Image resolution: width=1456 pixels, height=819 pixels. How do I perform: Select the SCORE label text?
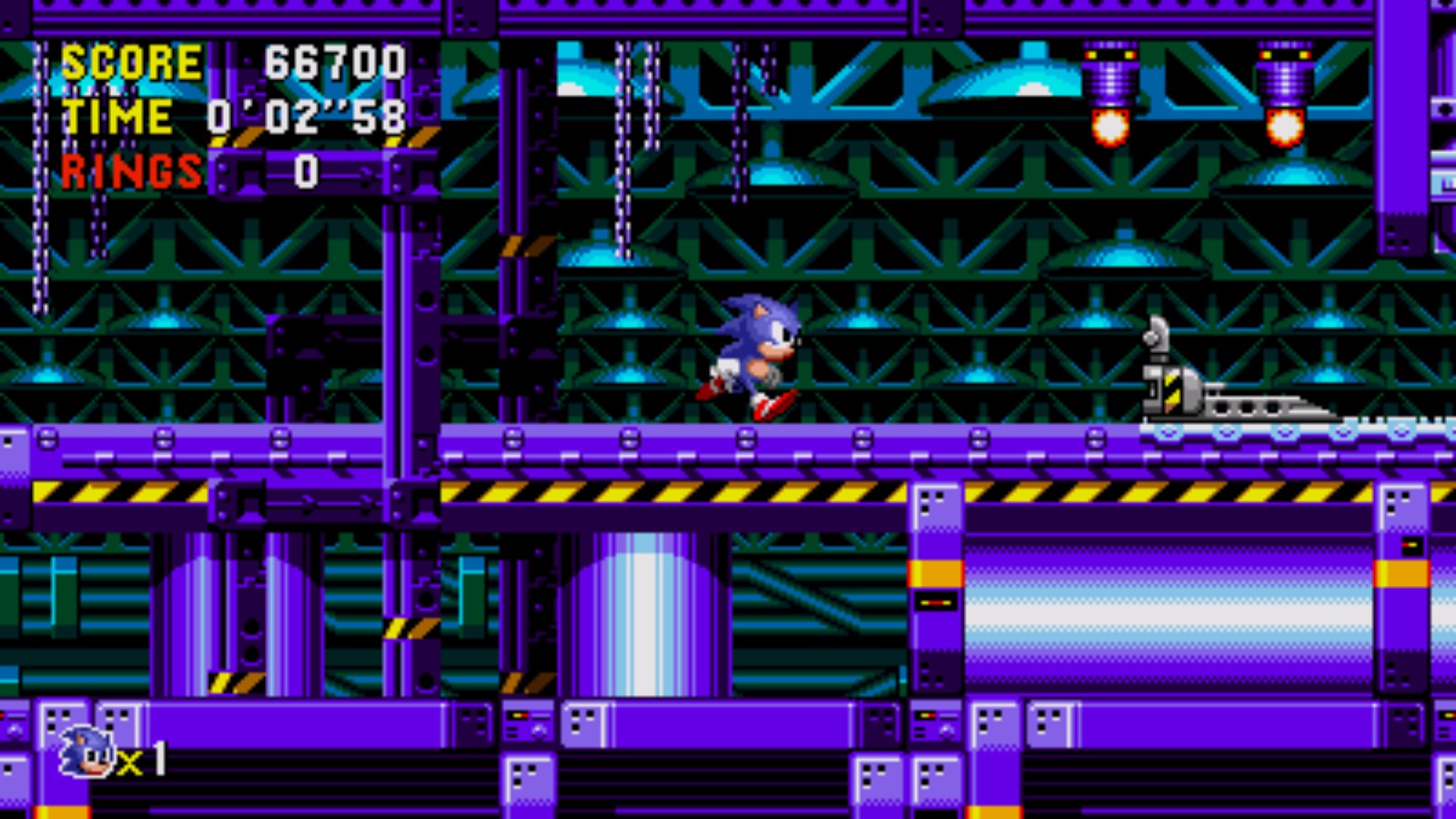pos(132,62)
